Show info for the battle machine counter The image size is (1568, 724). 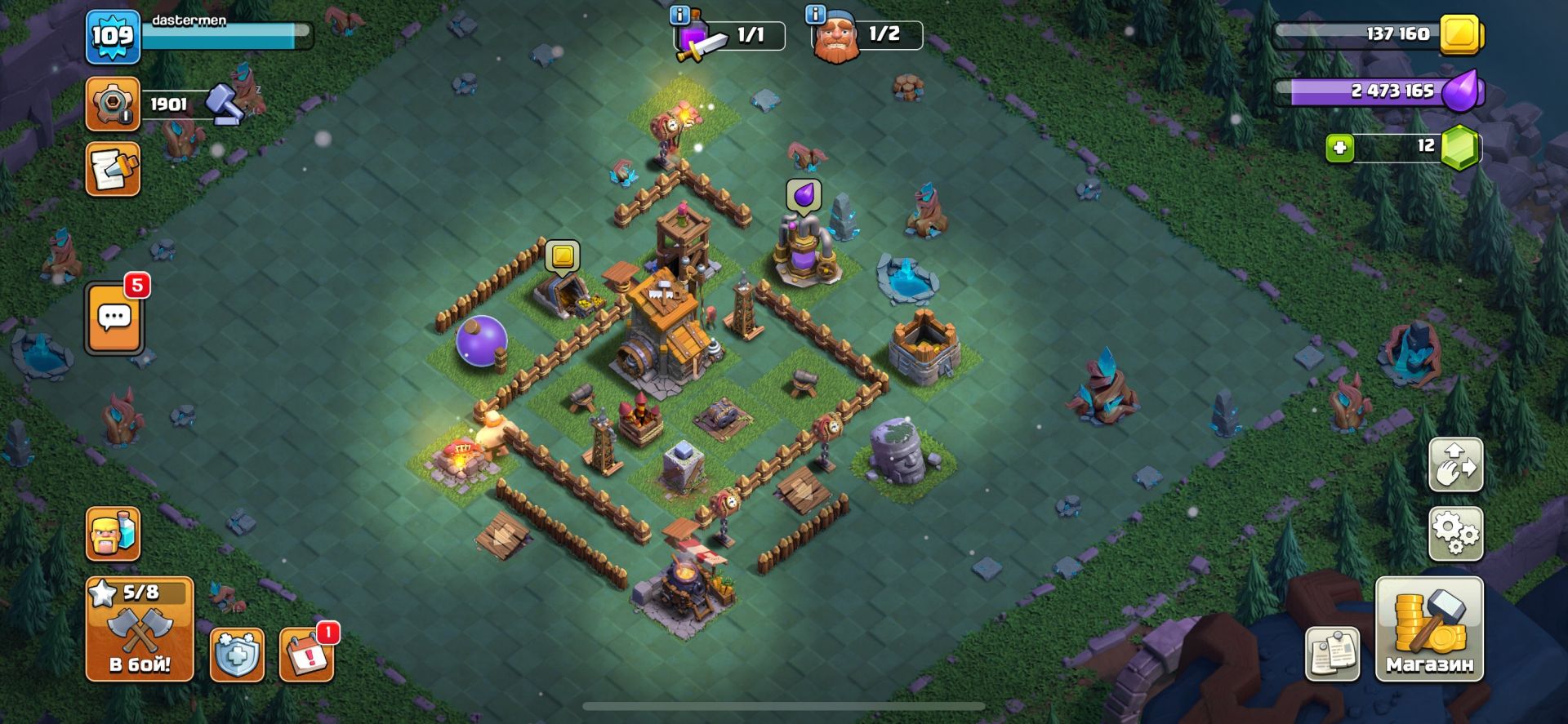point(679,15)
